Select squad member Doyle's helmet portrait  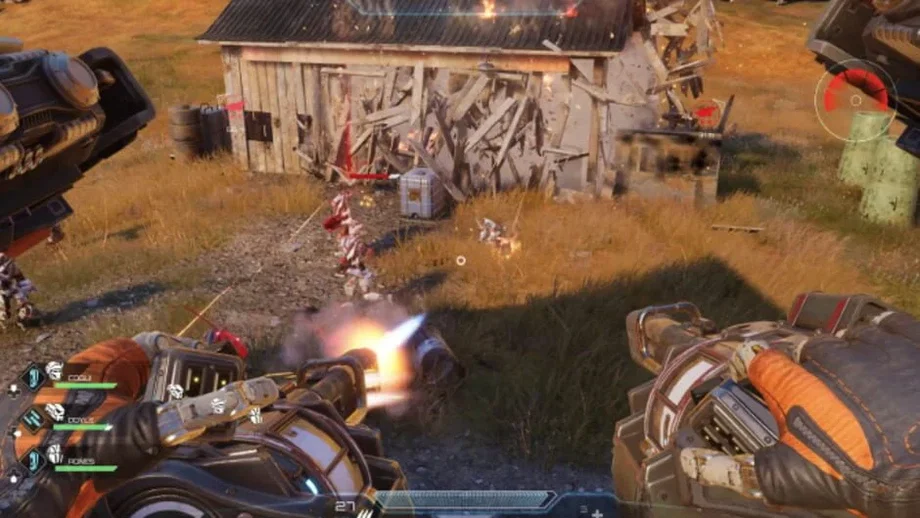(x=55, y=412)
